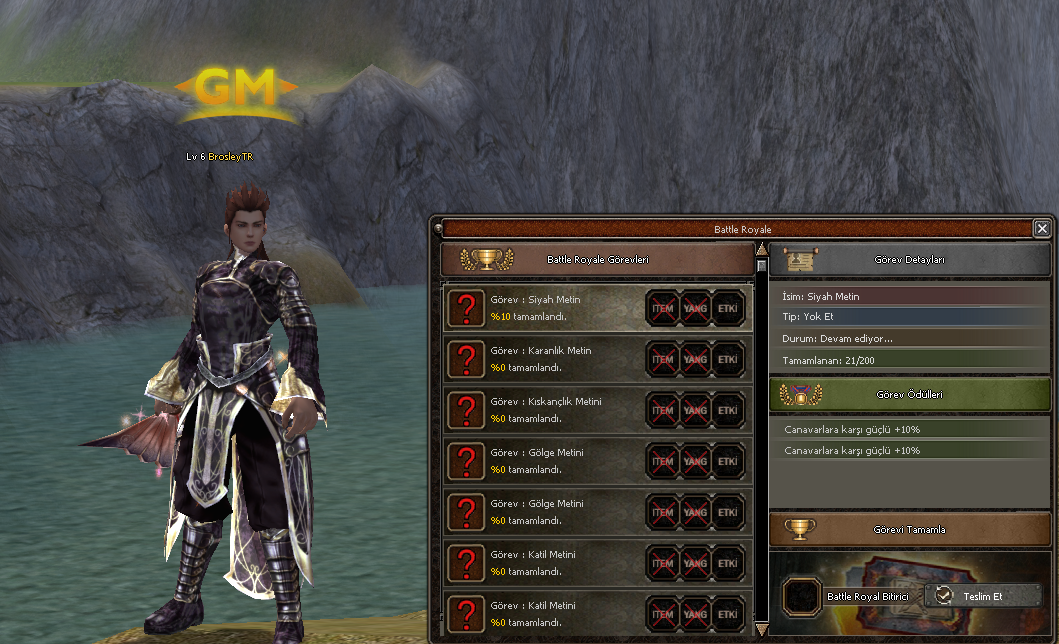Click the YANG button for Karanlık Metin
Image resolution: width=1059 pixels, height=644 pixels.
(x=695, y=360)
